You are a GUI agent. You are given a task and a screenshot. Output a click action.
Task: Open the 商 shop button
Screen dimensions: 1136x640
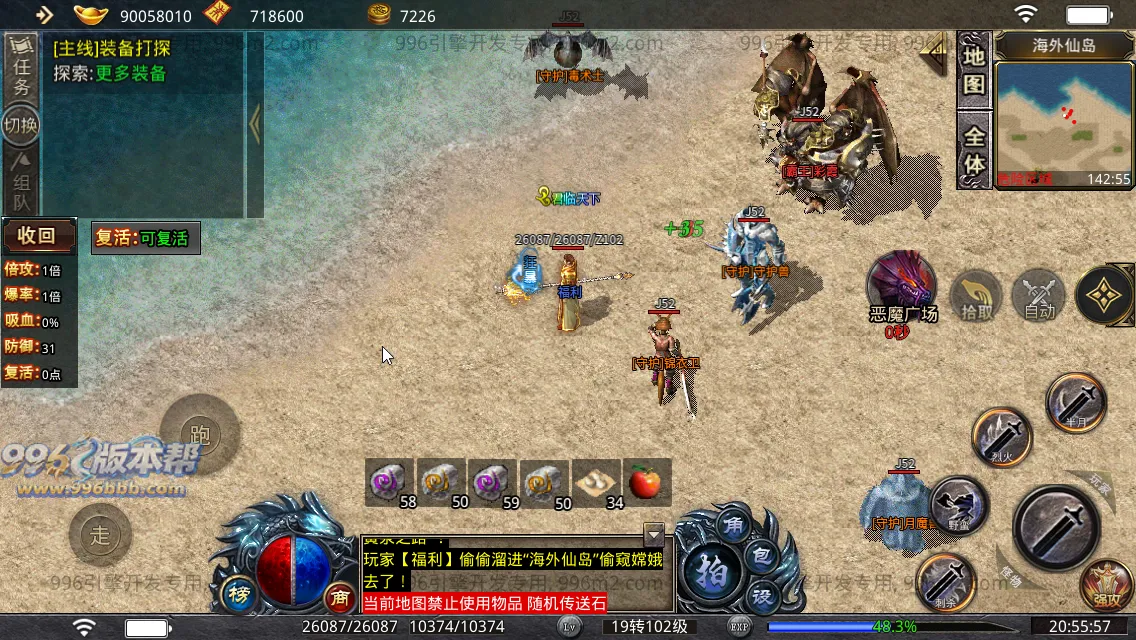point(341,597)
